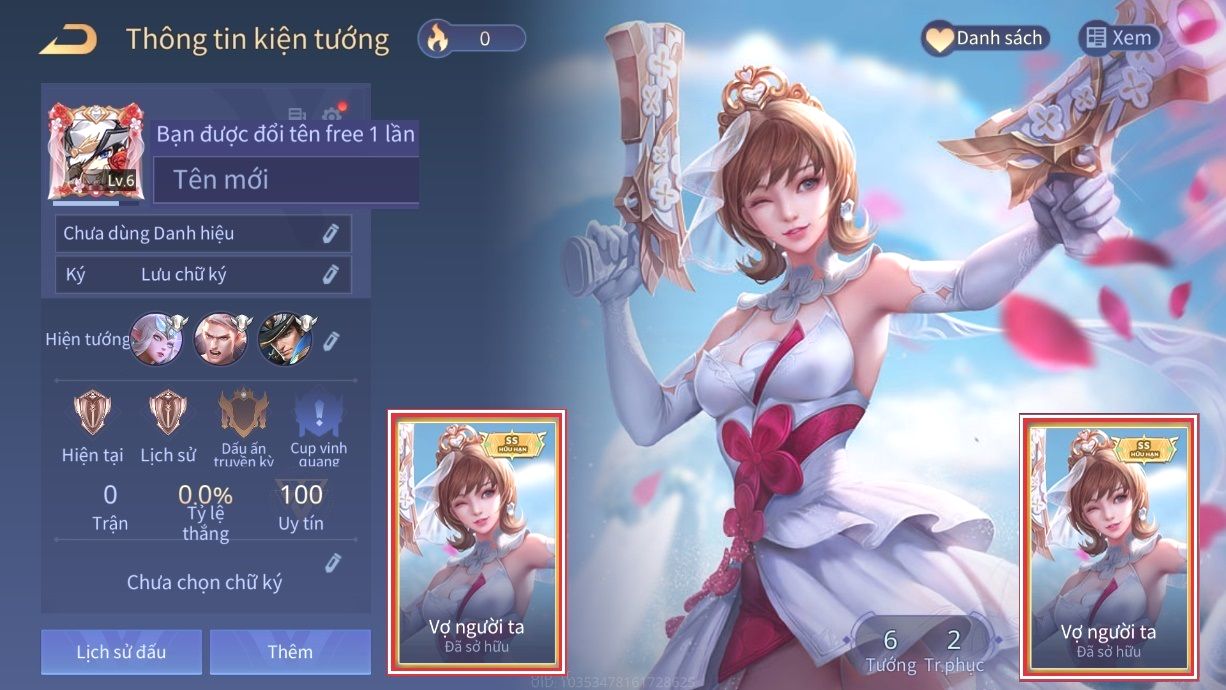1226x690 pixels.
Task: Edit the Lưu chữ ký signature row
Action: pyautogui.click(x=330, y=275)
